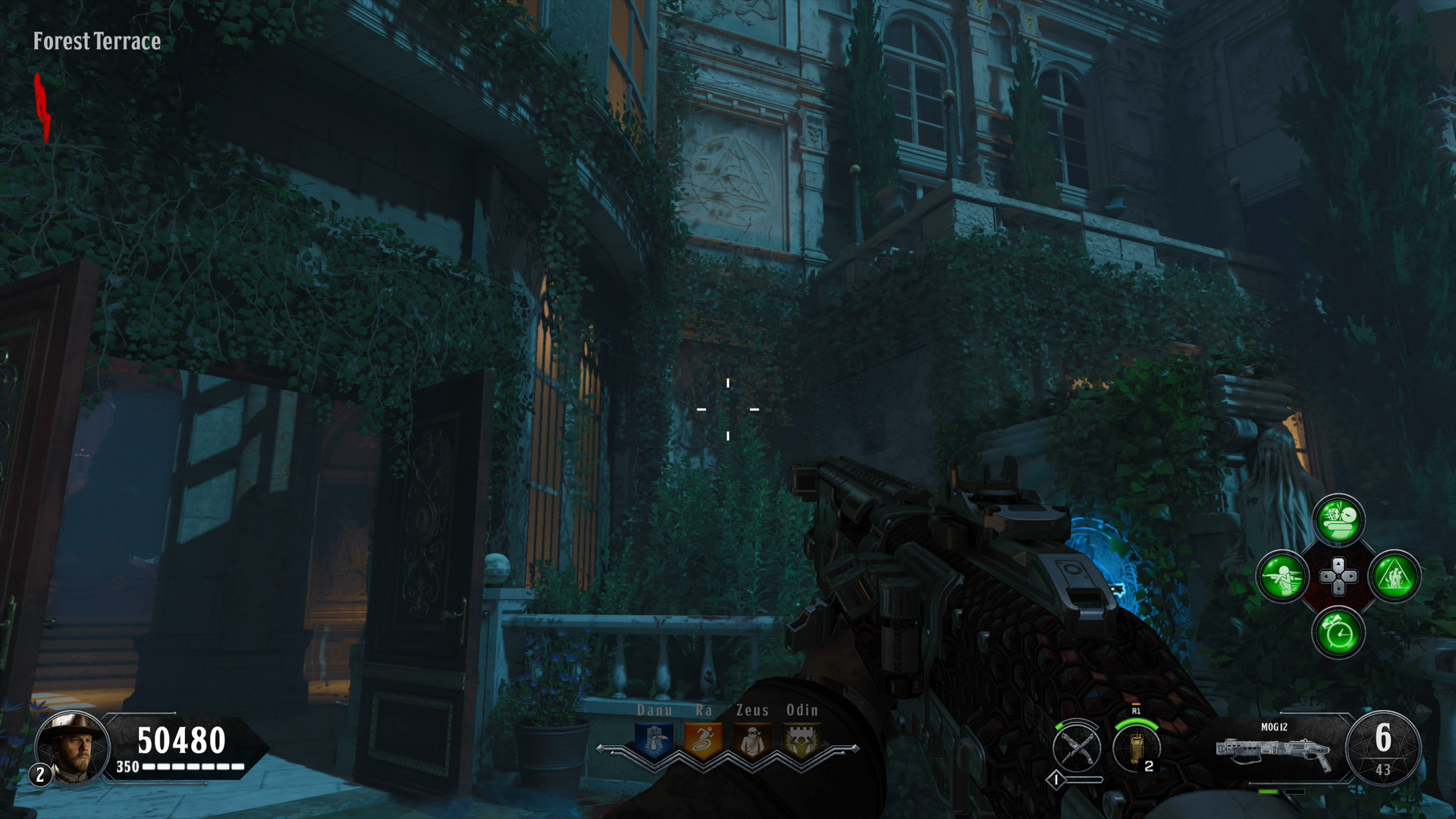Use the soldier aiming rifle elixir
The width and height of the screenshot is (1456, 819).
tap(1282, 576)
